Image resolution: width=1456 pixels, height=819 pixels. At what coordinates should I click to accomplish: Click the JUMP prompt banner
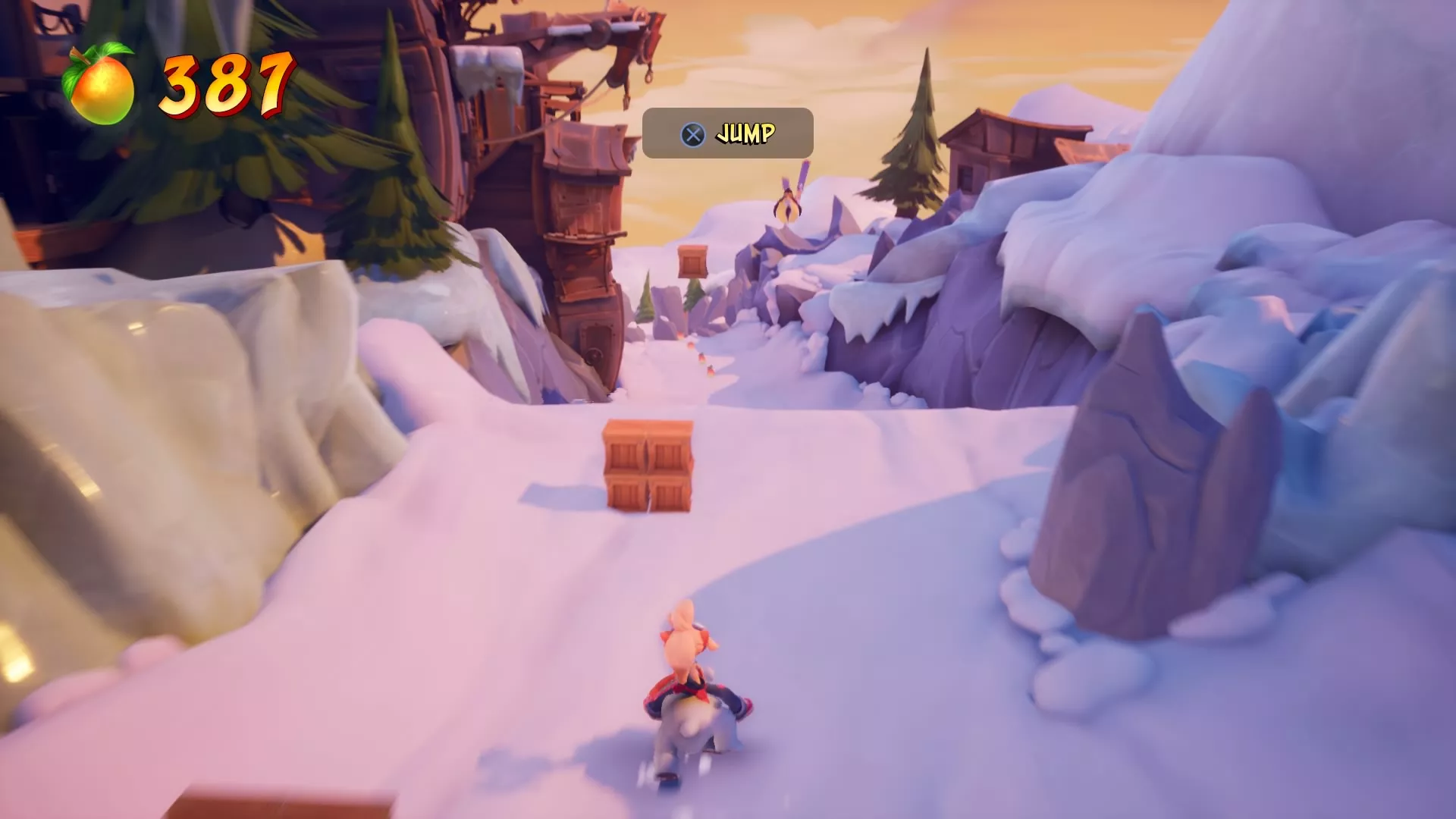pyautogui.click(x=726, y=133)
